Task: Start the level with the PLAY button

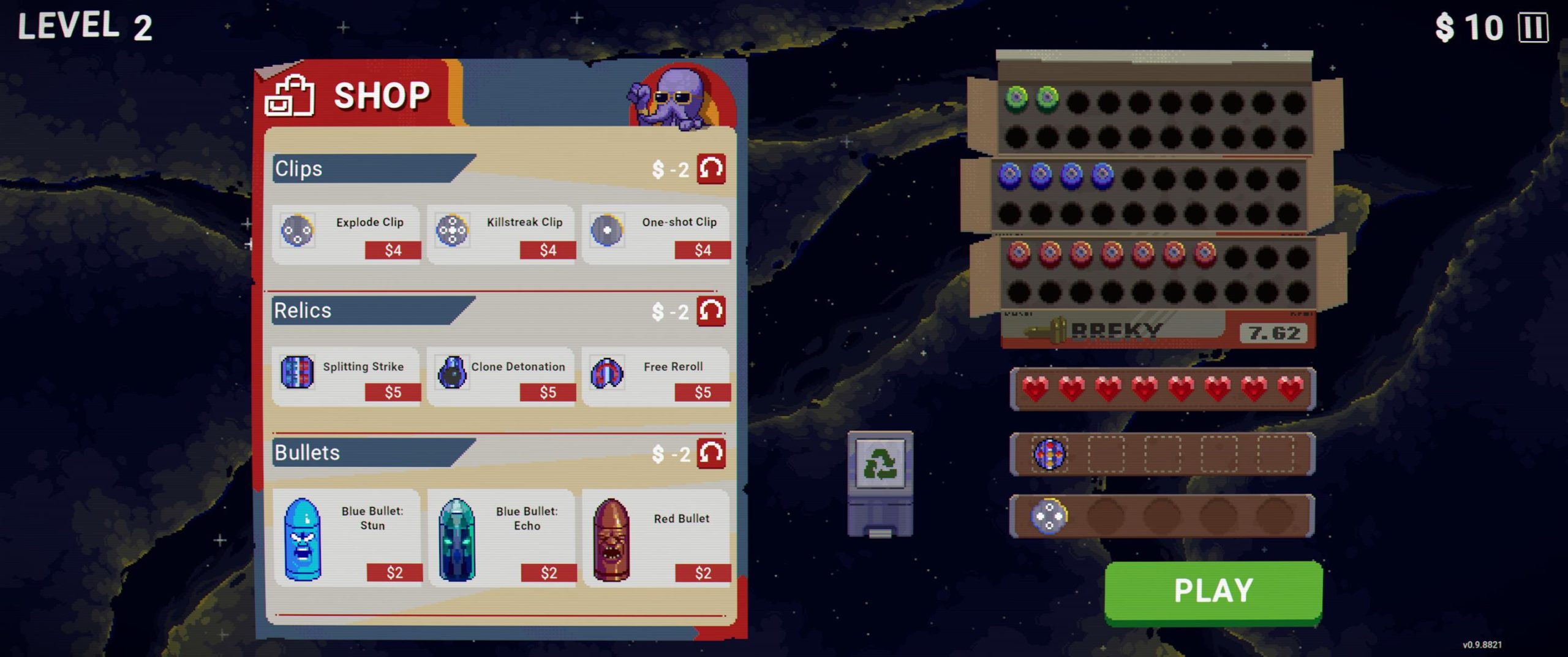Action: [x=1213, y=591]
